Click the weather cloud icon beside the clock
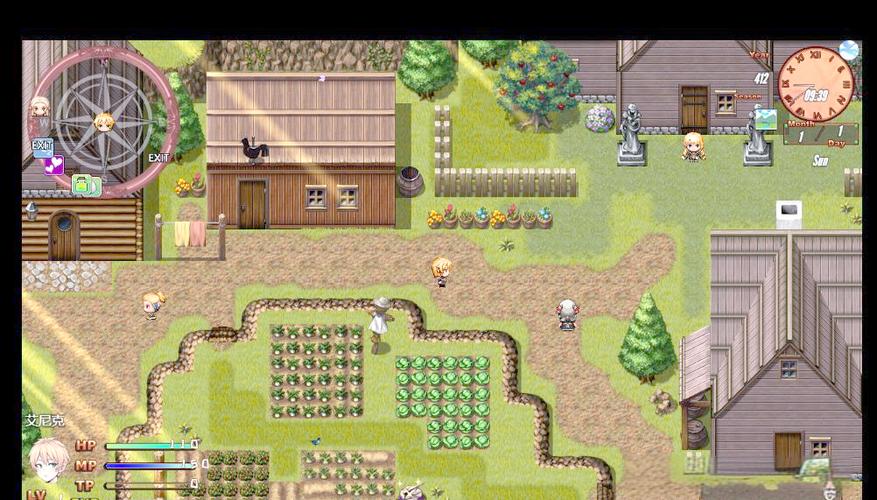 tap(848, 50)
